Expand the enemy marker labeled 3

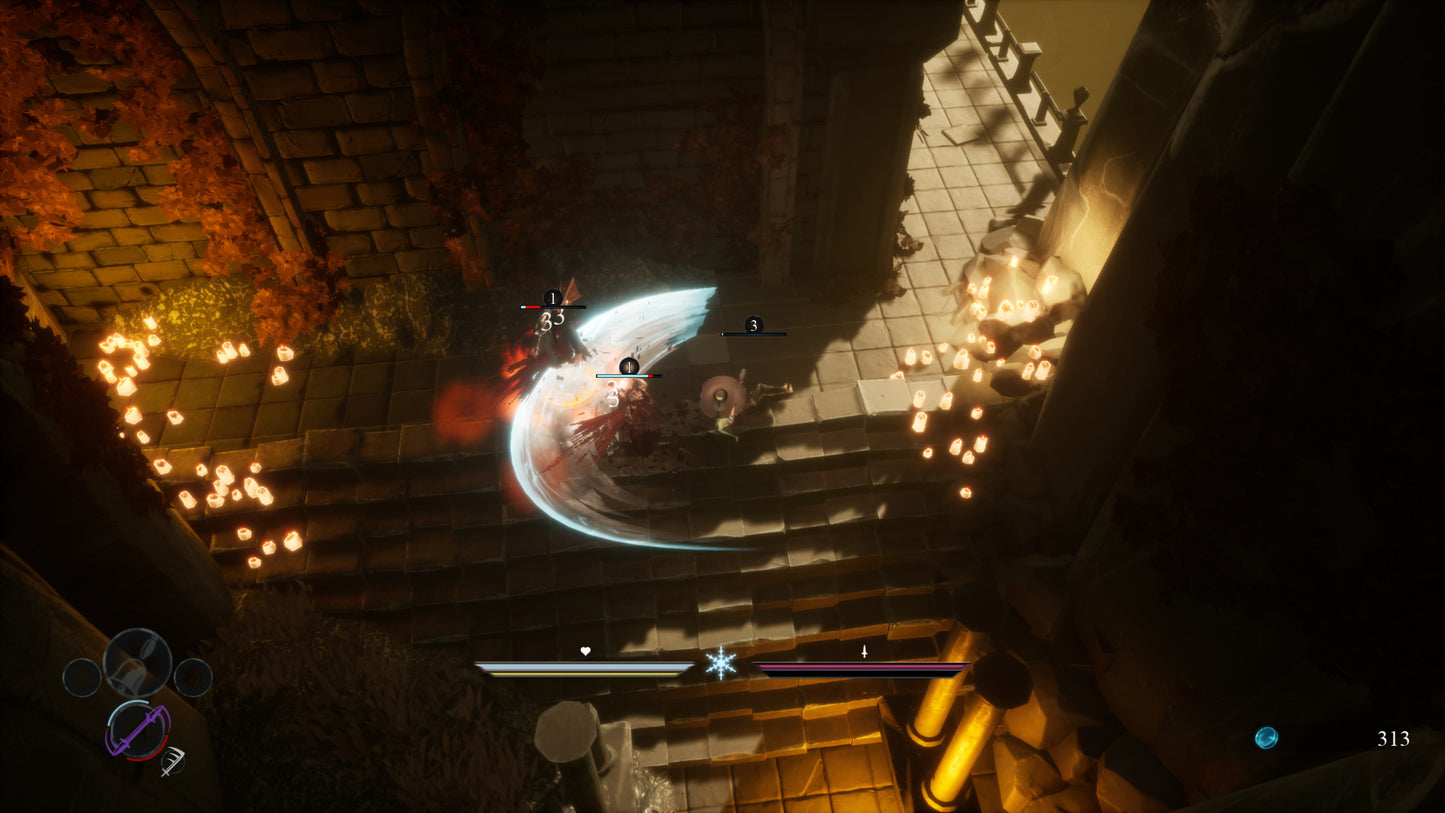(x=753, y=325)
